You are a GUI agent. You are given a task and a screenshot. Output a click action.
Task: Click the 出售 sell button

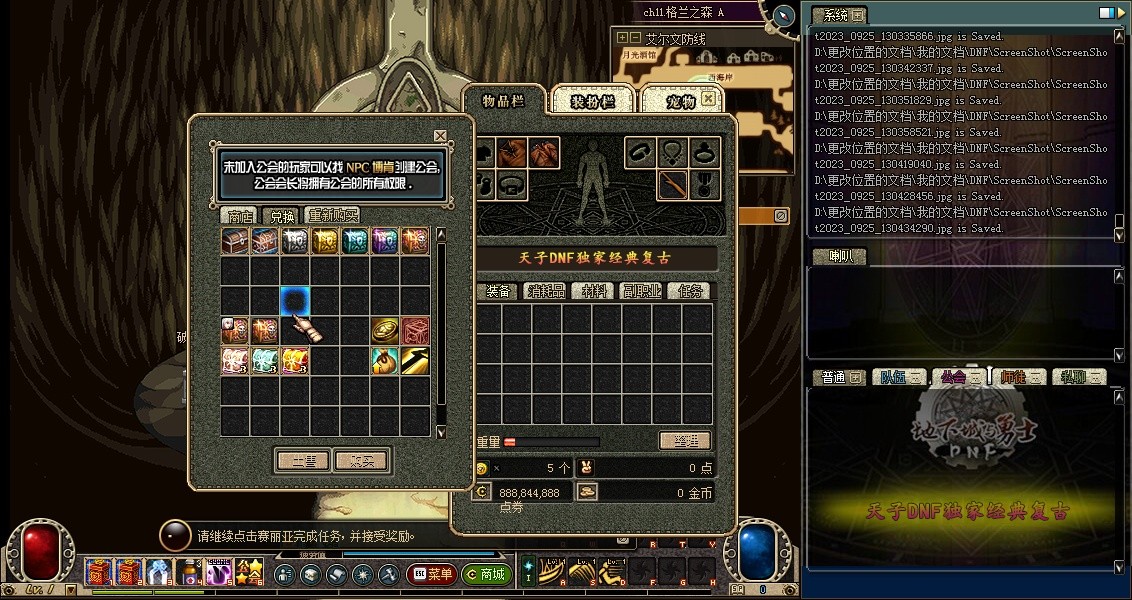click(302, 461)
